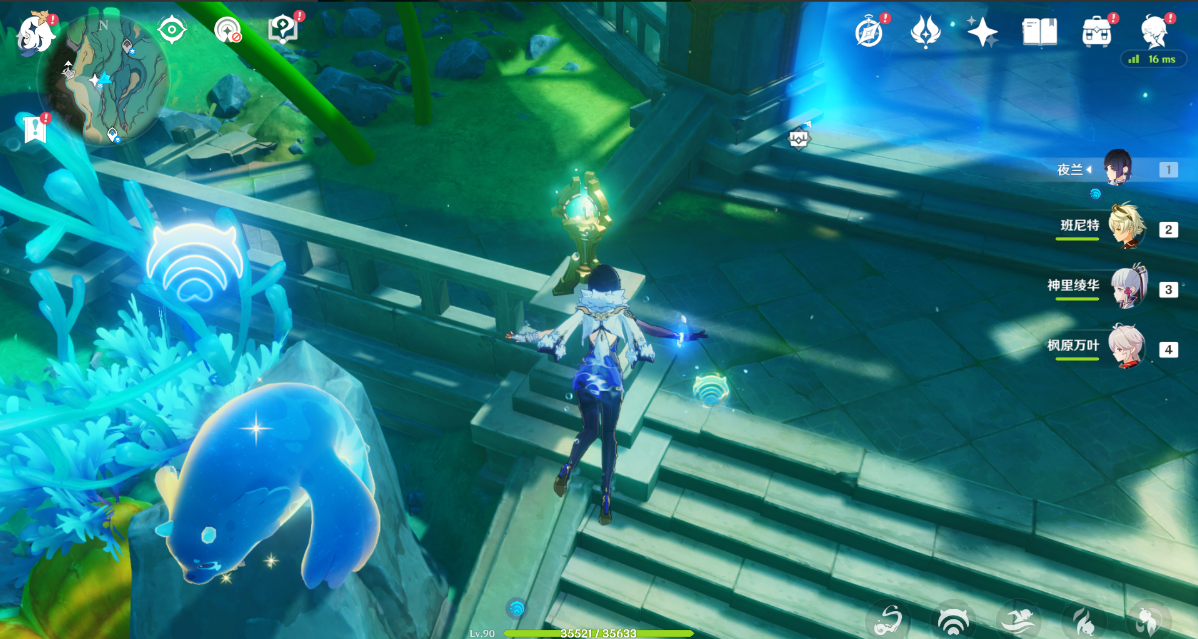
Task: Open the winged battle pass icon
Action: (925, 31)
